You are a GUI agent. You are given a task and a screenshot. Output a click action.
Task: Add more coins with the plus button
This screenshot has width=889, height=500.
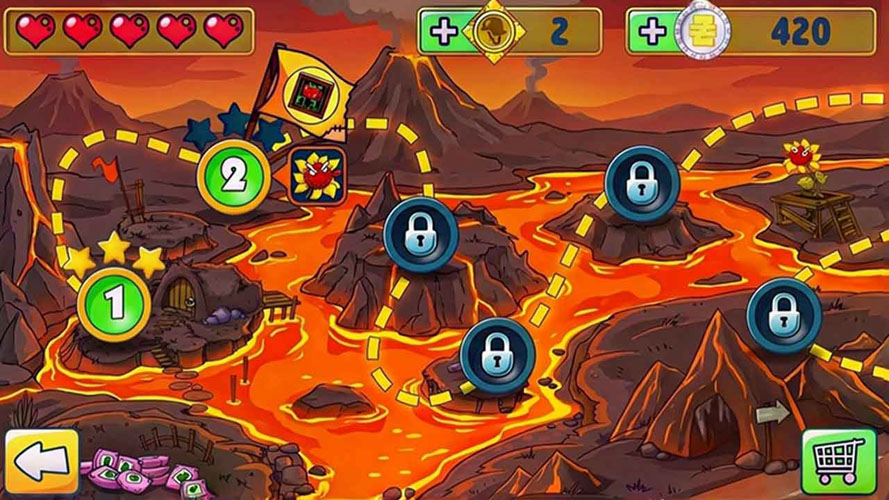650,31
